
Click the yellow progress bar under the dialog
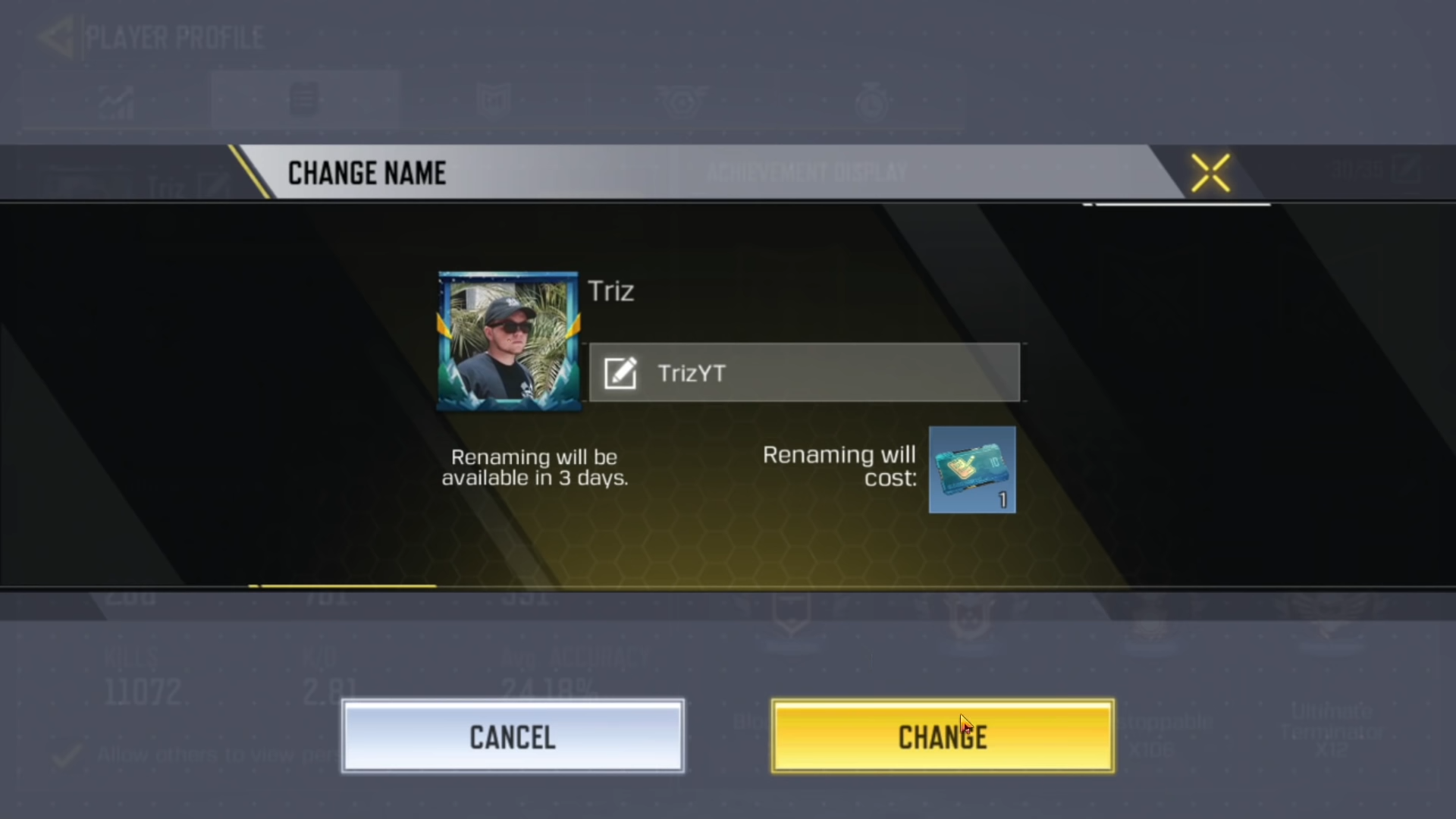coord(341,585)
